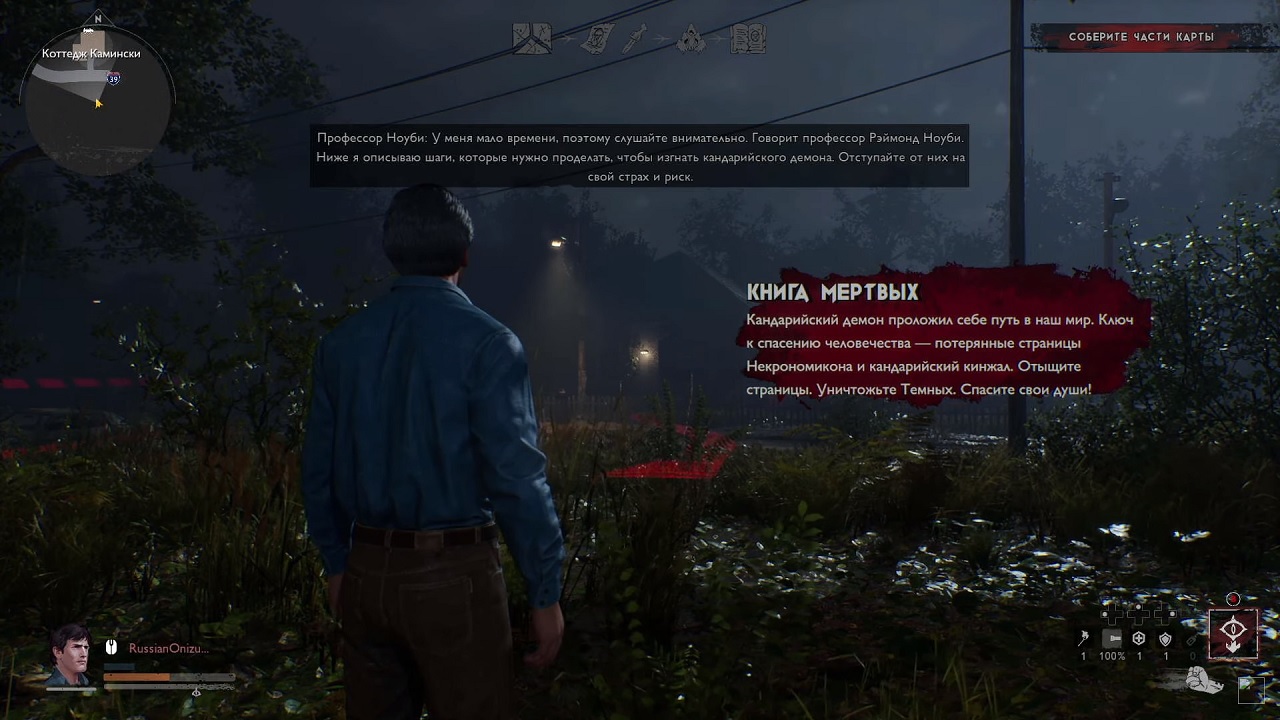This screenshot has width=1280, height=720.
Task: Select the Kandarian dagger objective icon
Action: click(635, 39)
